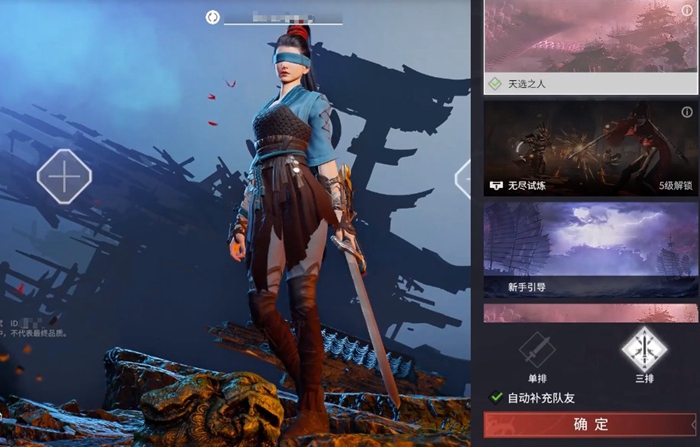Image resolution: width=700 pixels, height=447 pixels.
Task: Show info for 无尽试炼 mode
Action: click(x=687, y=112)
